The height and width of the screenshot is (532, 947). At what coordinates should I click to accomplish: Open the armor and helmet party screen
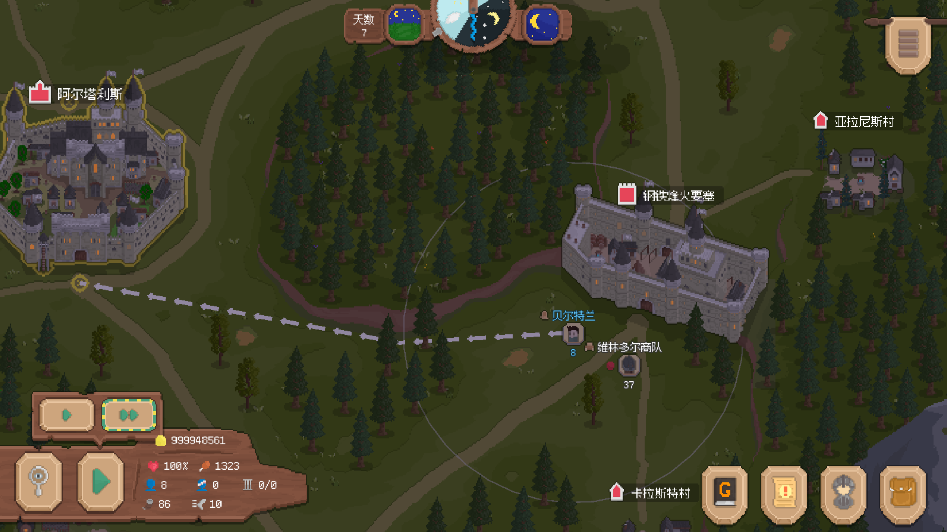pyautogui.click(x=845, y=492)
